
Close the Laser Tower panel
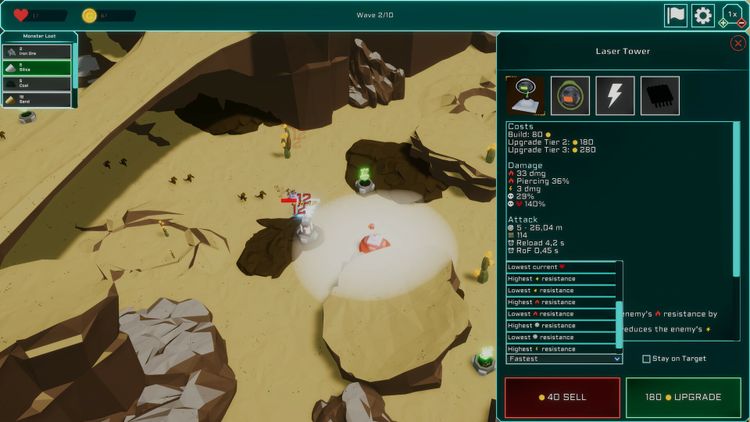pyautogui.click(x=738, y=43)
